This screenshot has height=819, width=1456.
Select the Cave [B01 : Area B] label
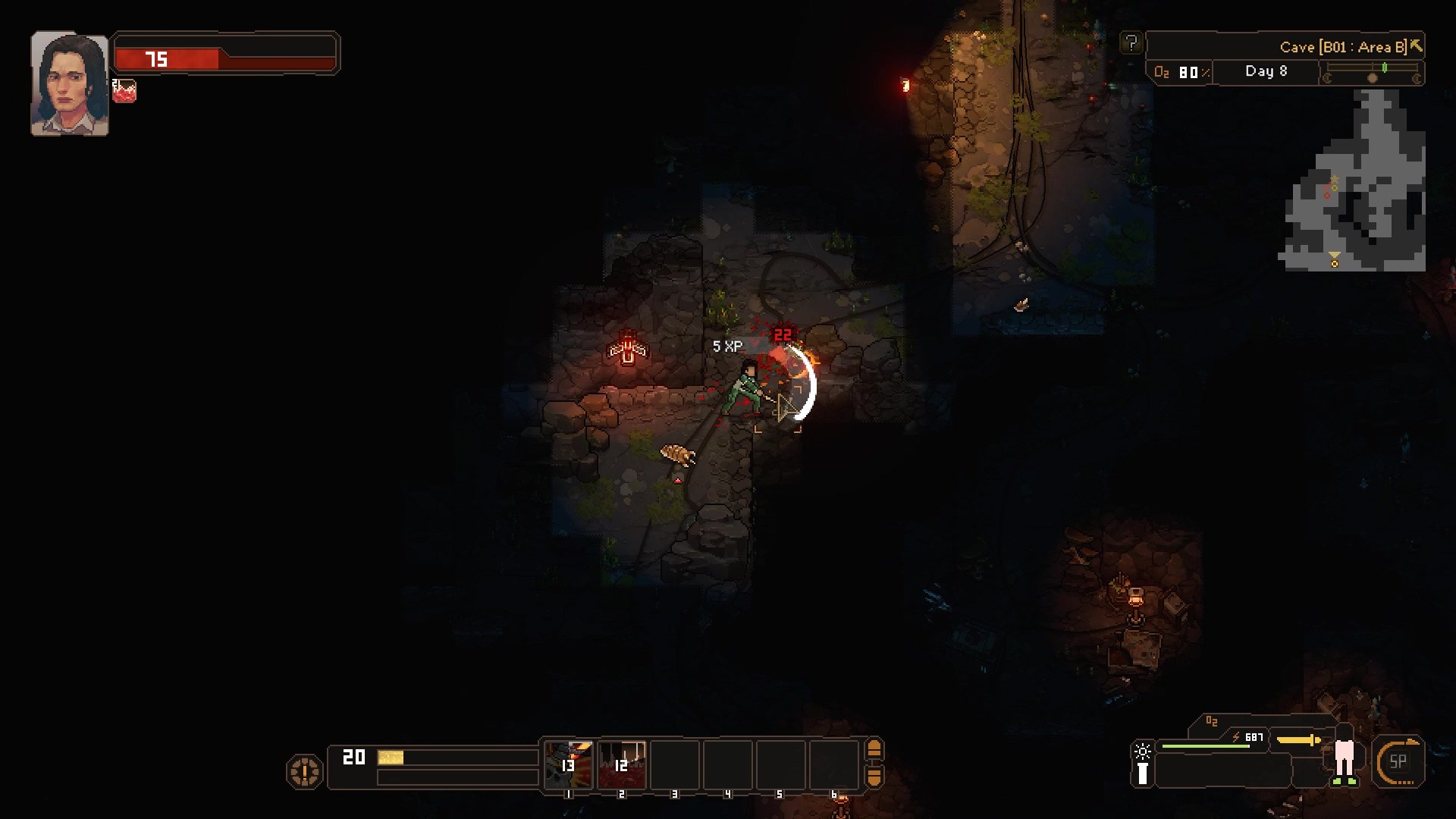point(1342,45)
